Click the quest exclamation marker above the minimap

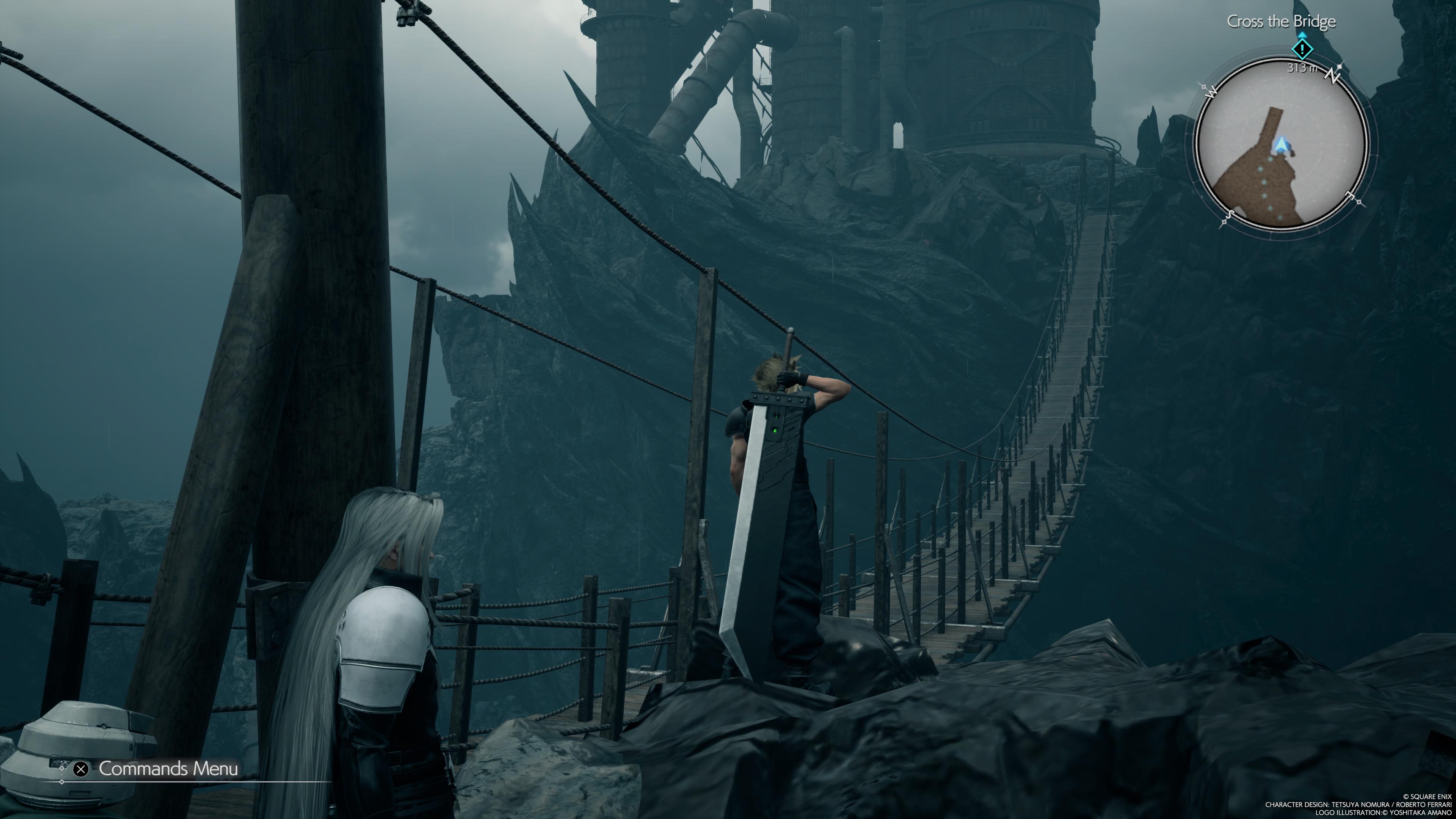(1302, 49)
